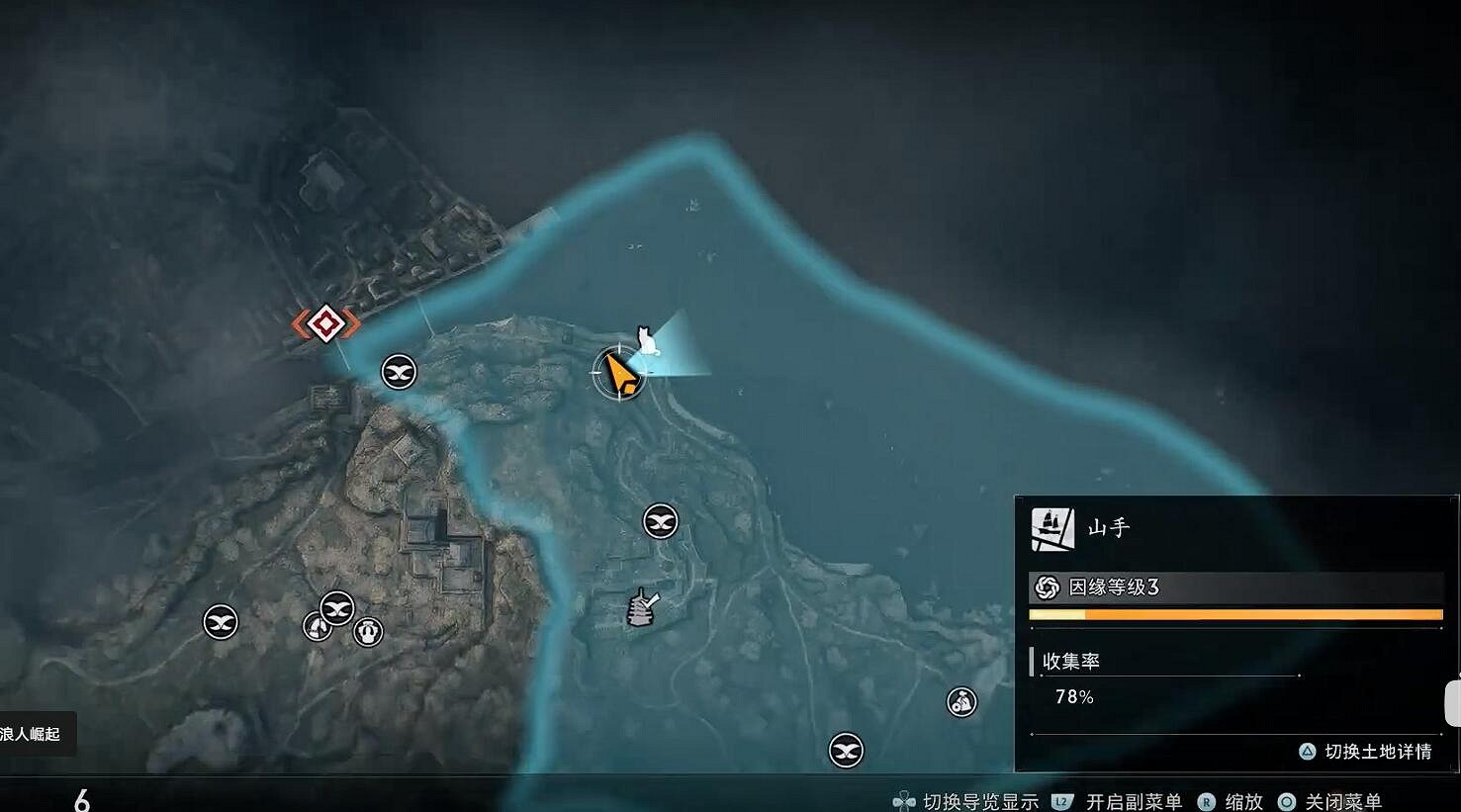Switch to the 浪人崛起 side tab
The image size is (1461, 812).
coord(30,734)
